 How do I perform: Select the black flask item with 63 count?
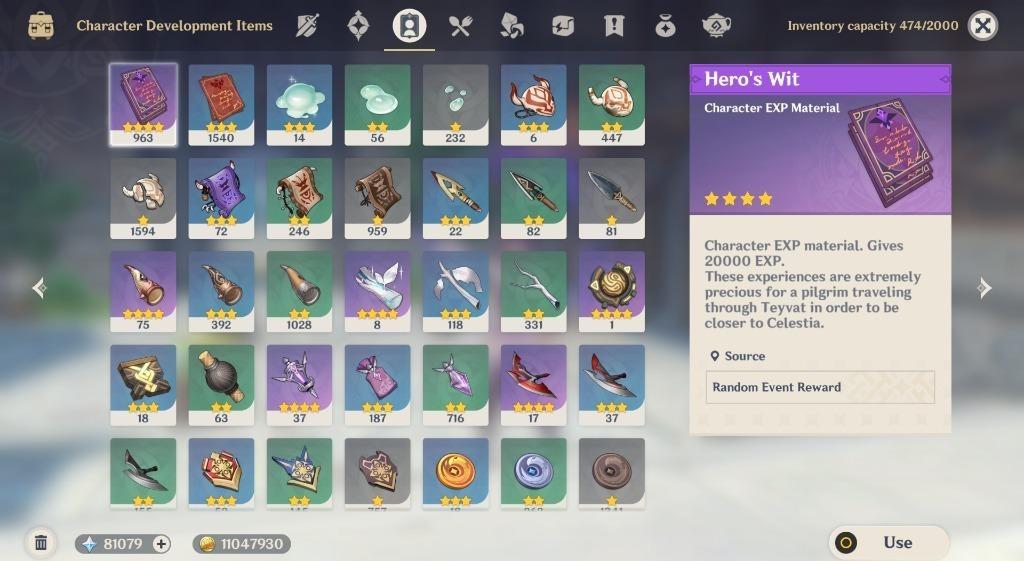pos(221,384)
